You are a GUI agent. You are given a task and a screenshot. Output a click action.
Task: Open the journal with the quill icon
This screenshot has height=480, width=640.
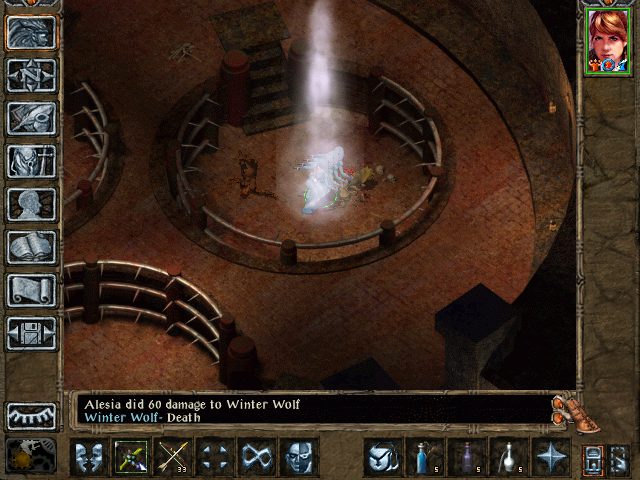point(32,117)
